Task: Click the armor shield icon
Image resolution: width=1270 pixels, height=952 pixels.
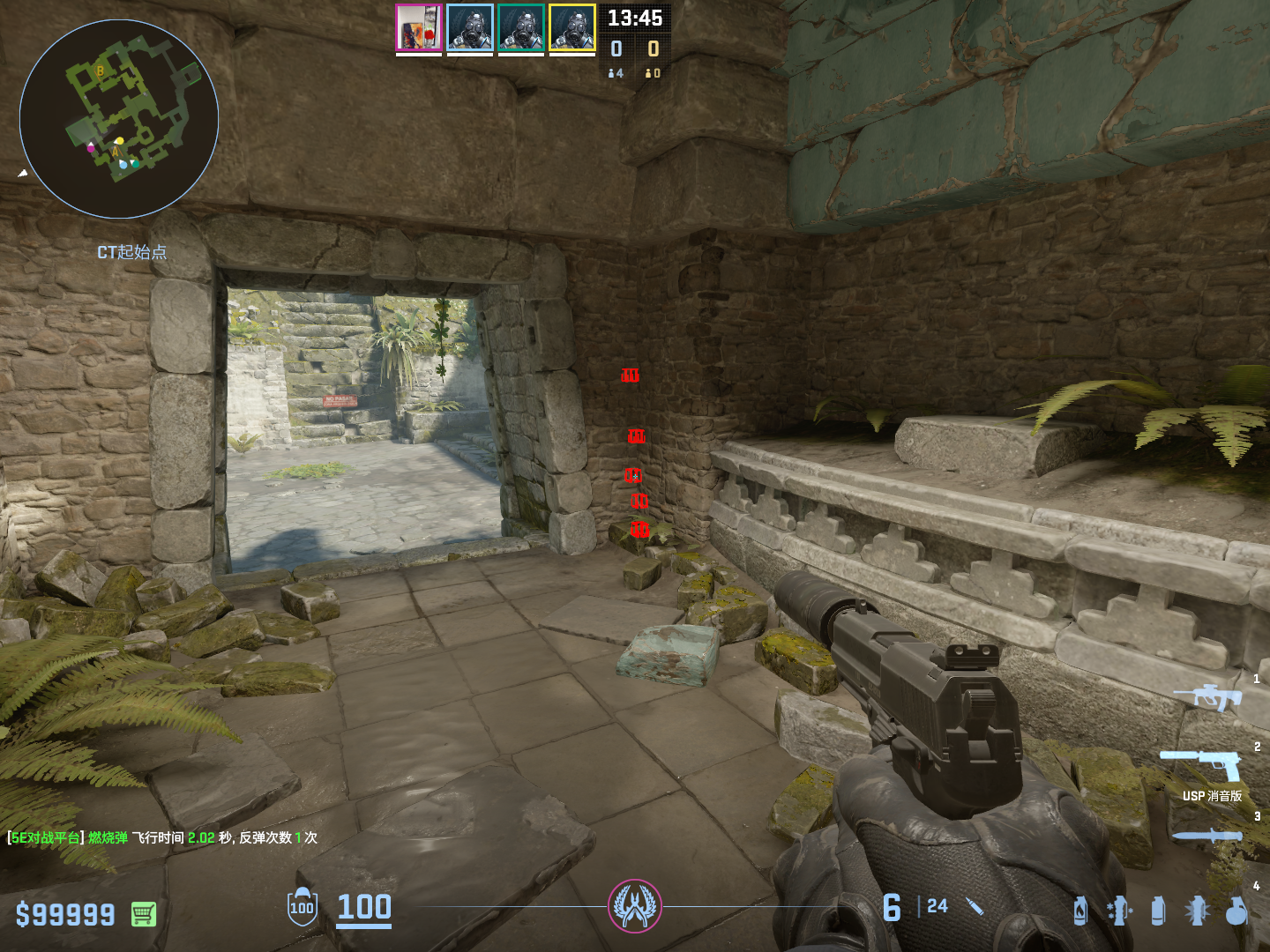Action: pyautogui.click(x=302, y=907)
